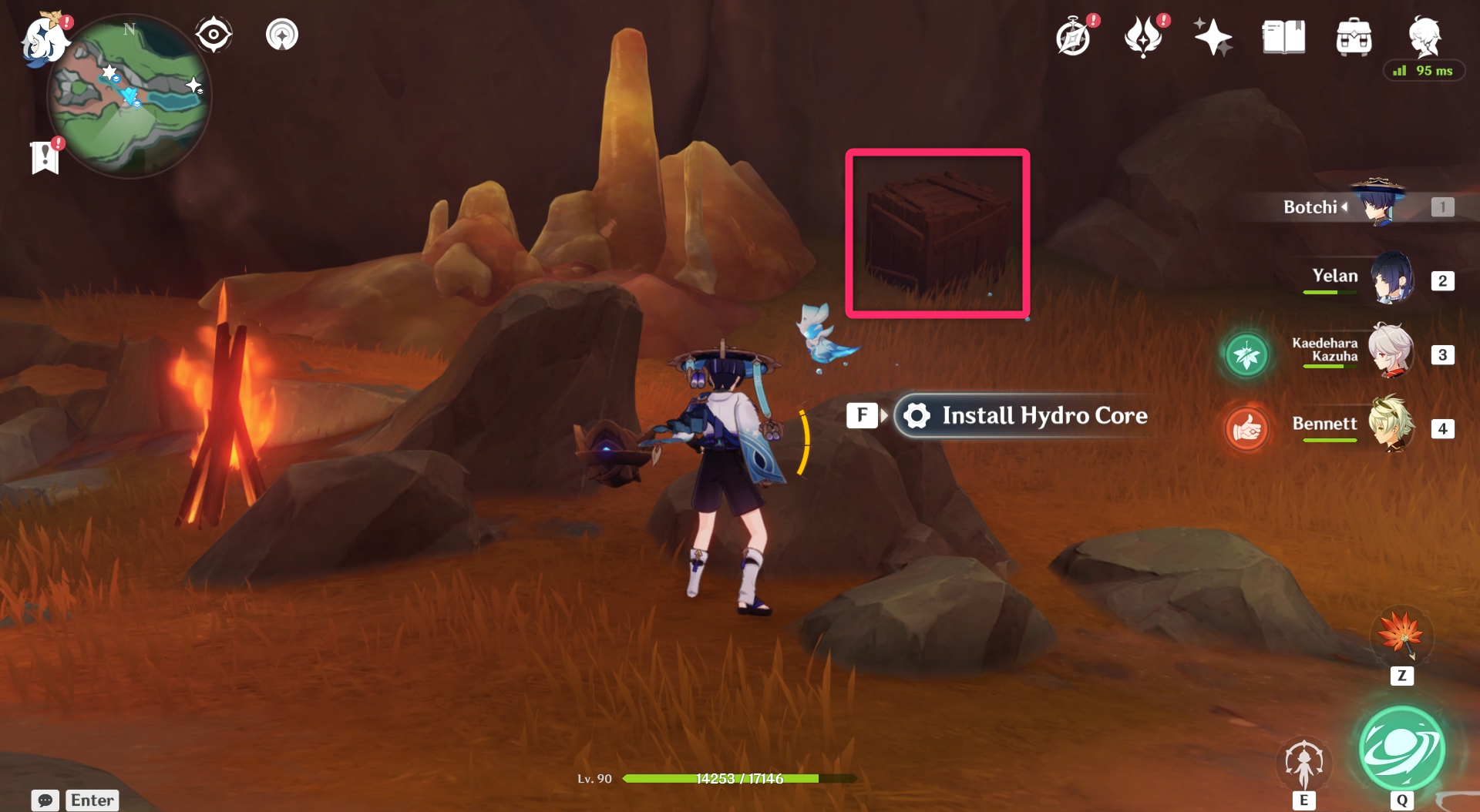1480x812 pixels.
Task: Select the compass icon beside the minimap
Action: [214, 34]
